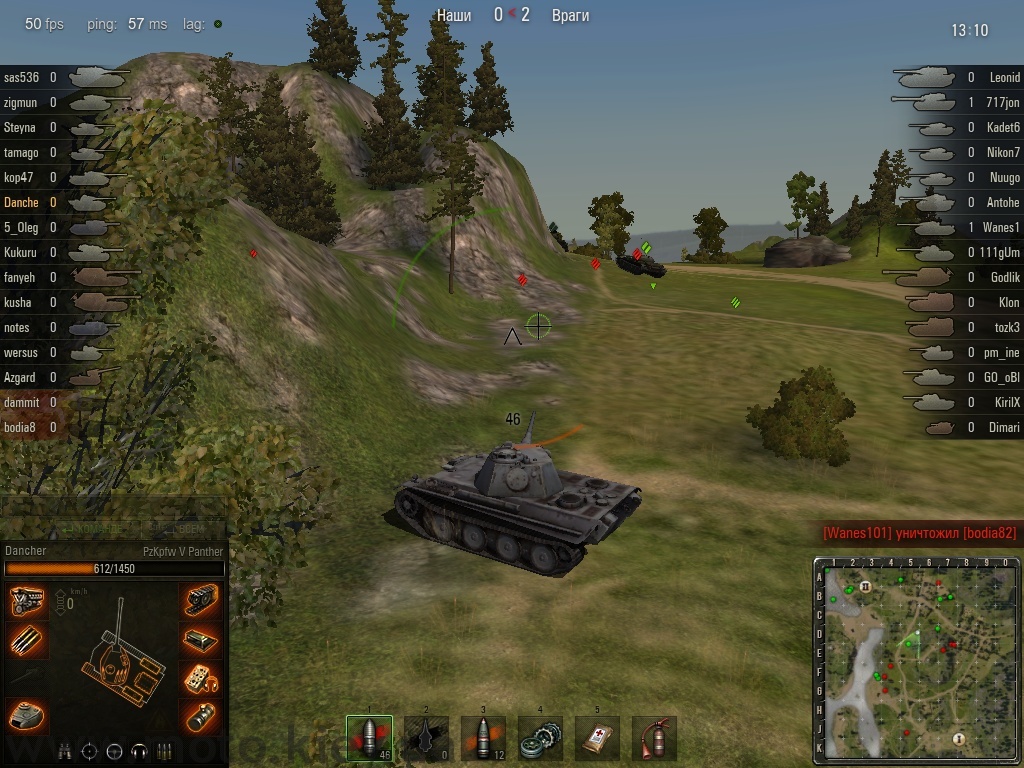Click the optics module icon

point(202,715)
